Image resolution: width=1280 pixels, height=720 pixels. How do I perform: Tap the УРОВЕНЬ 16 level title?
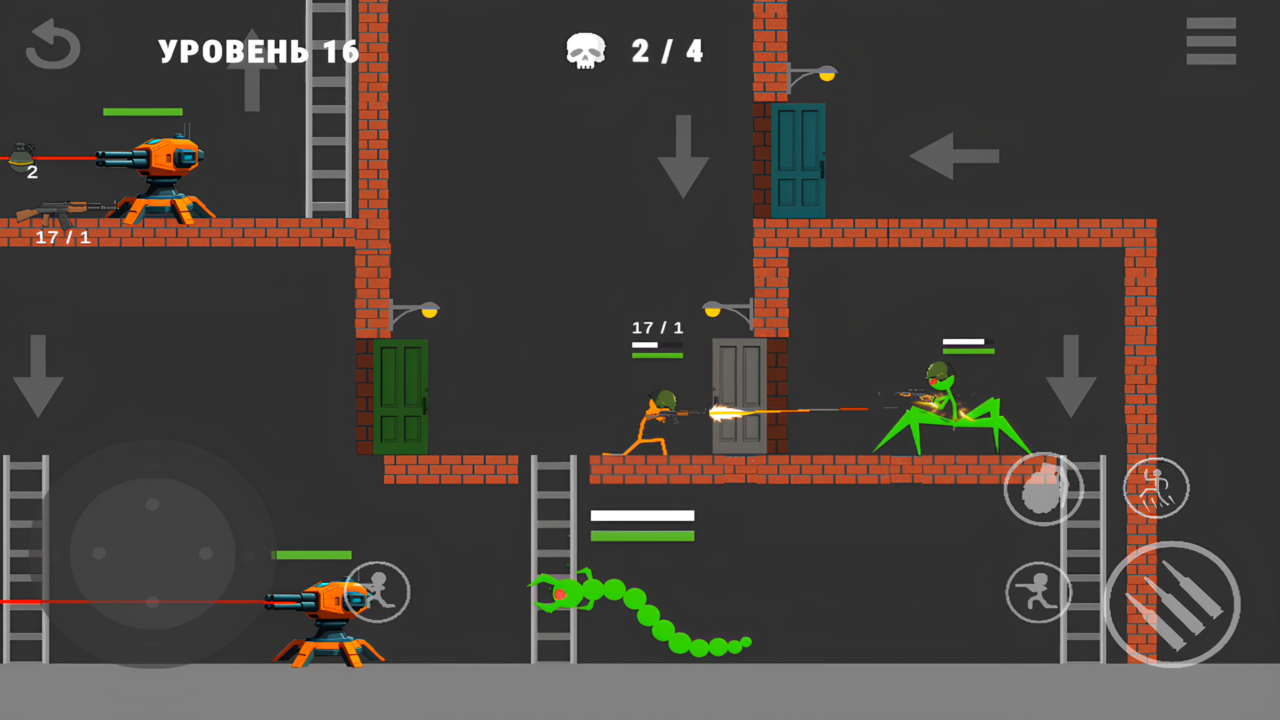pos(258,50)
